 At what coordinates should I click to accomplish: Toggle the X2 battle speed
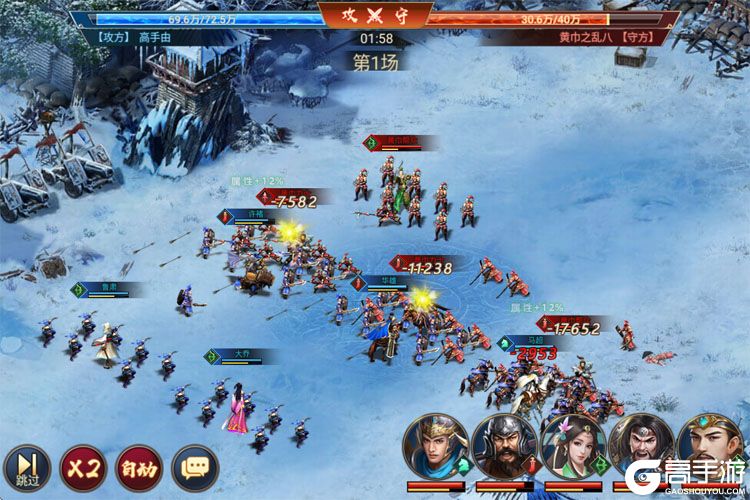pos(82,467)
